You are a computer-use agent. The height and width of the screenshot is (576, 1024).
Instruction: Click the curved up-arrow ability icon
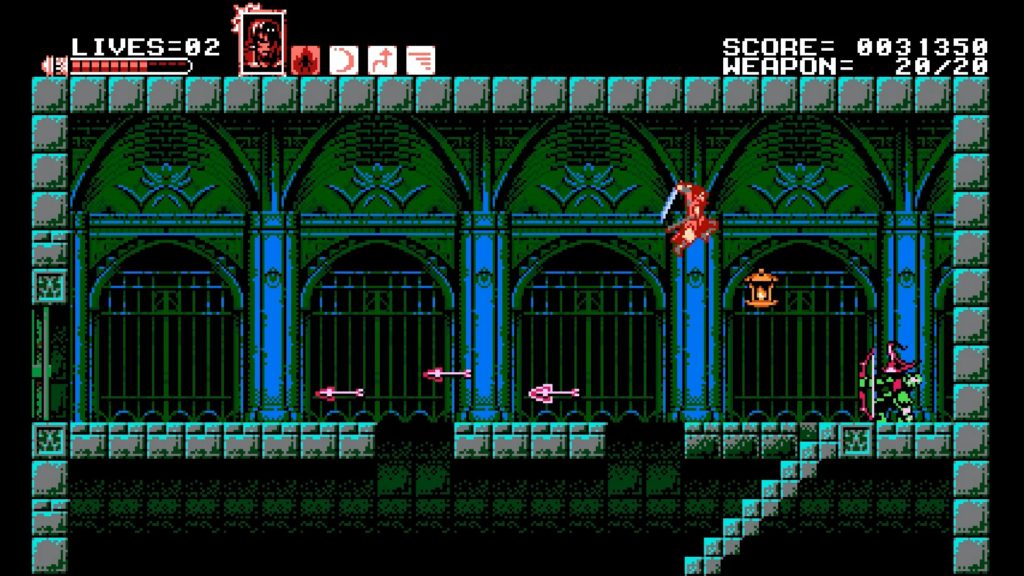coord(382,60)
